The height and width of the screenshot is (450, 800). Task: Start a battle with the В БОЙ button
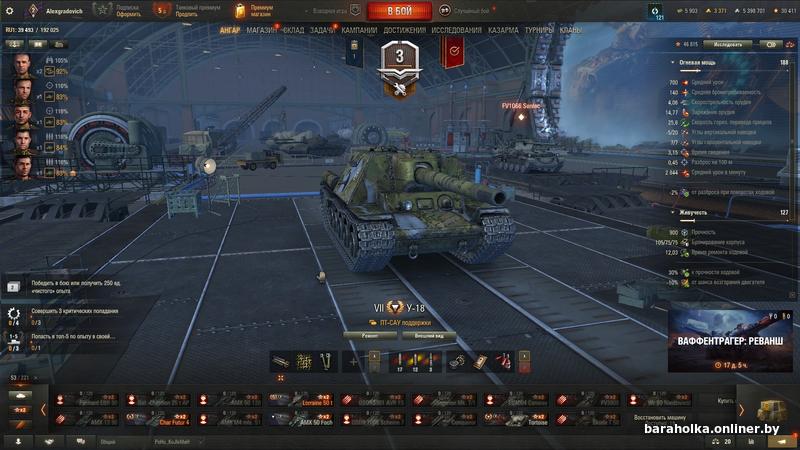400,11
